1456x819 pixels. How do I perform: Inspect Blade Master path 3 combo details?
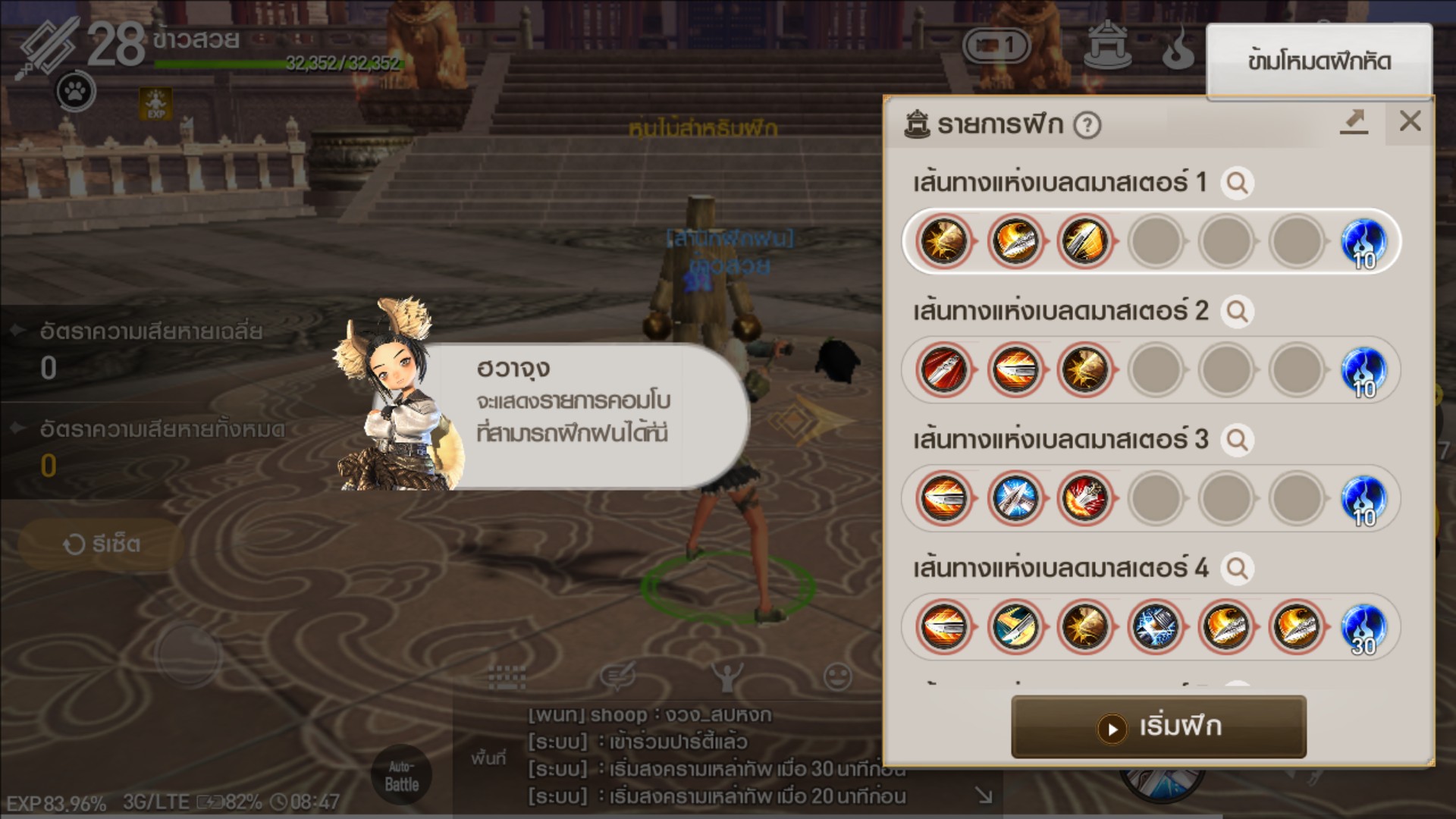coord(1237,440)
